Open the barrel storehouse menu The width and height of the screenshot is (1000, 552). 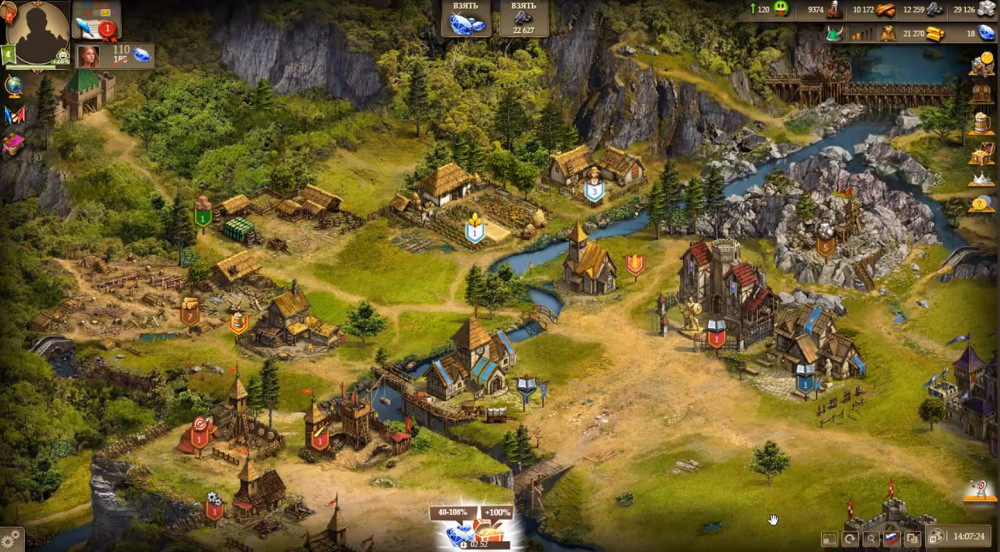[981, 94]
